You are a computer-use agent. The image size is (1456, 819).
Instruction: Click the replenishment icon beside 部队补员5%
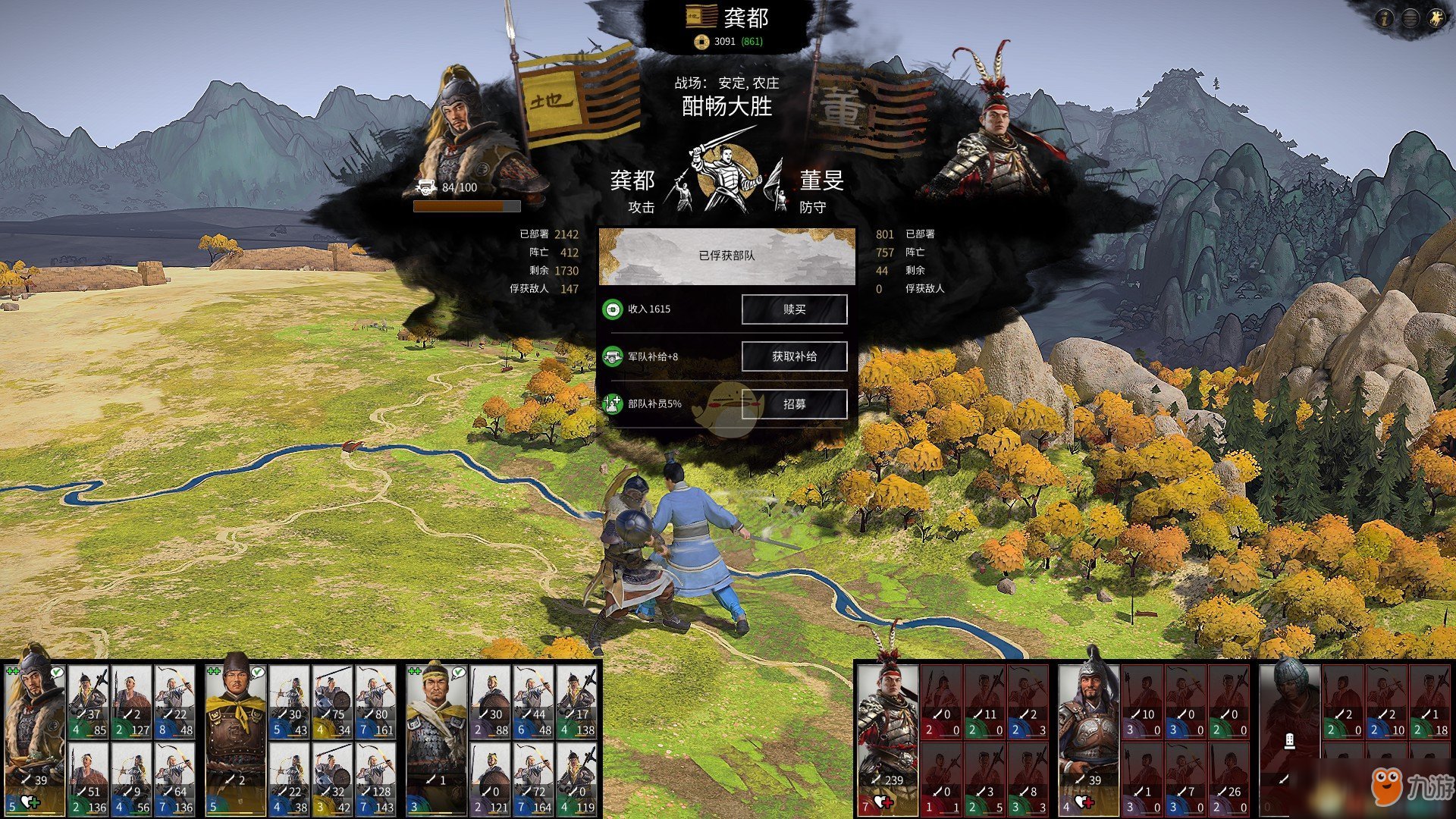tap(614, 404)
